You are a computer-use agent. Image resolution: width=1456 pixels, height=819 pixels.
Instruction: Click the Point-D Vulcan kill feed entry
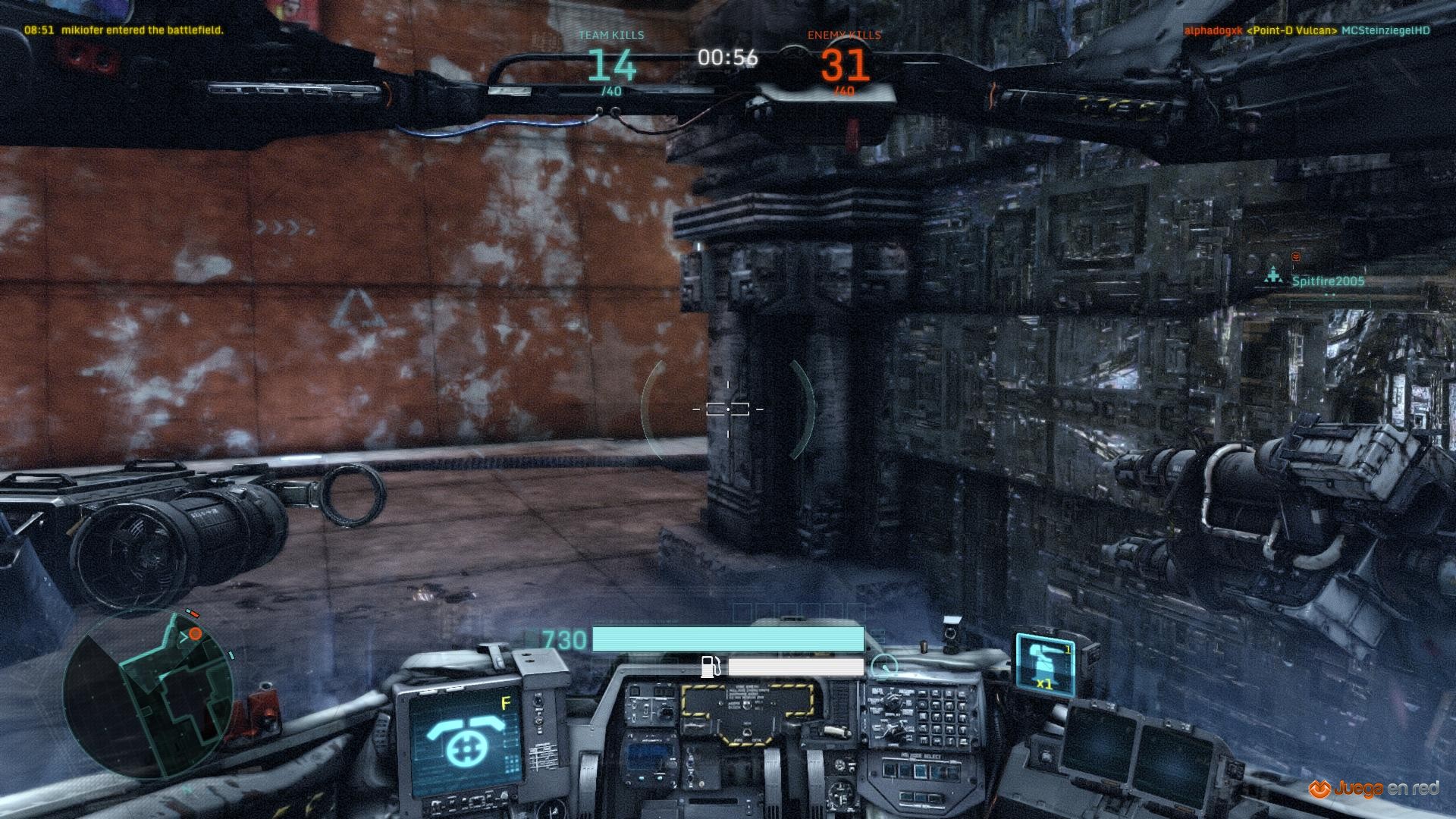[1307, 30]
